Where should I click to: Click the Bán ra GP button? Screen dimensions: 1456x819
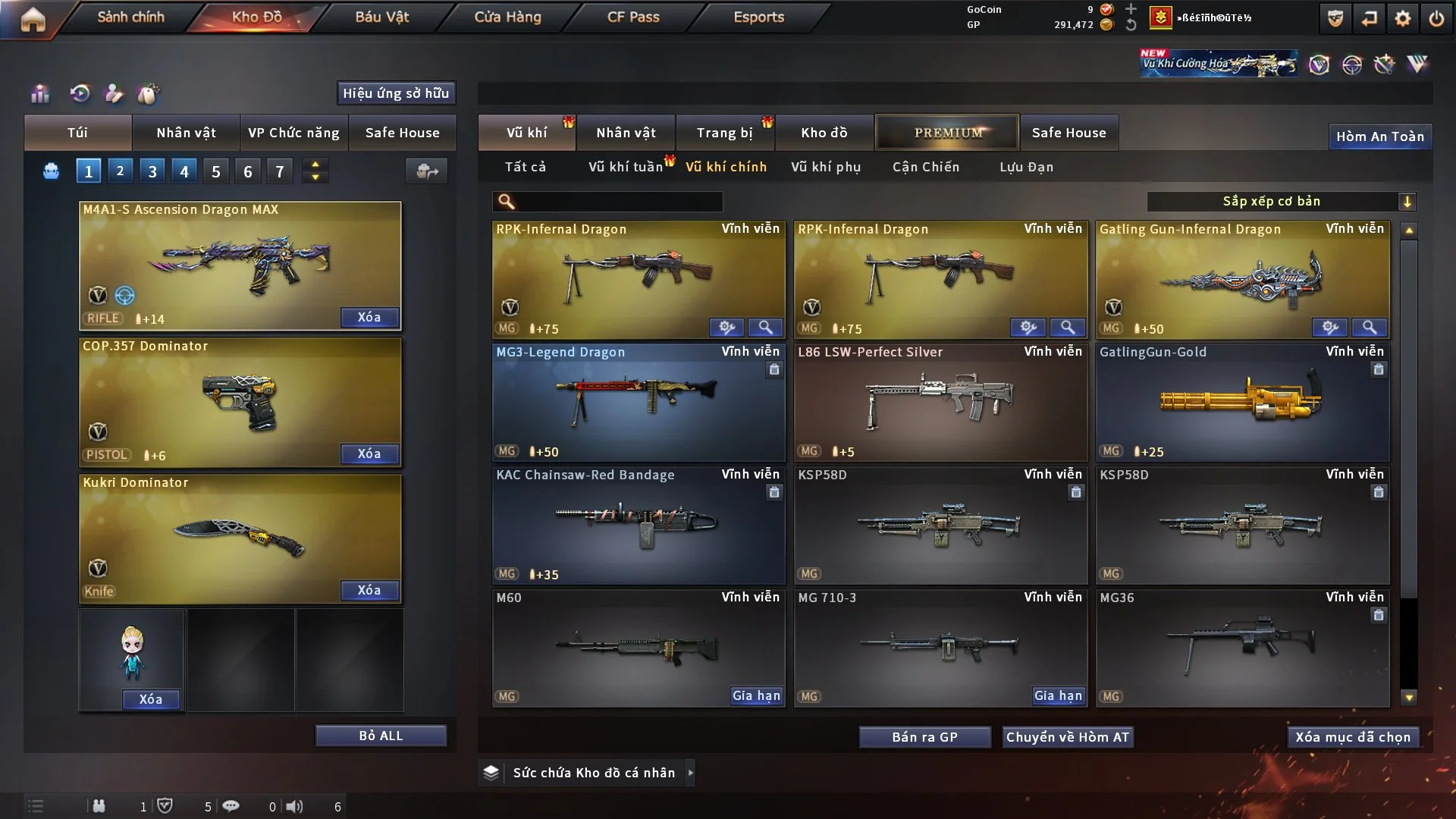click(x=924, y=737)
